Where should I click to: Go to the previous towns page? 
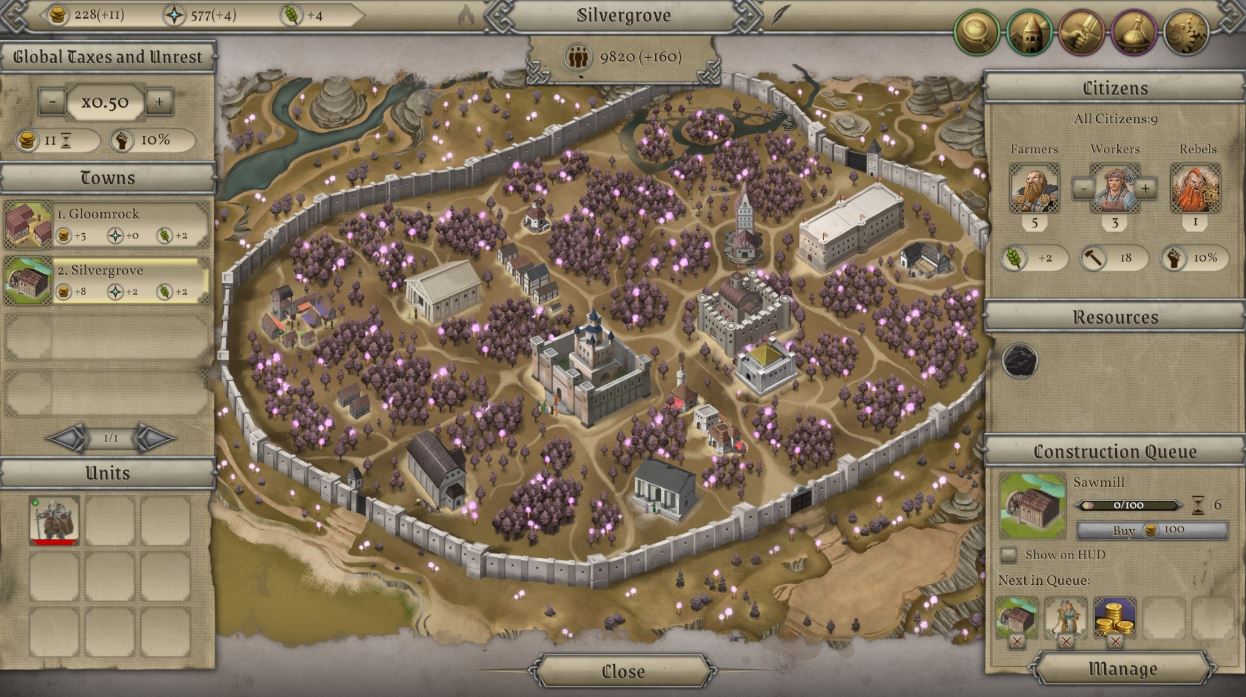coord(68,438)
